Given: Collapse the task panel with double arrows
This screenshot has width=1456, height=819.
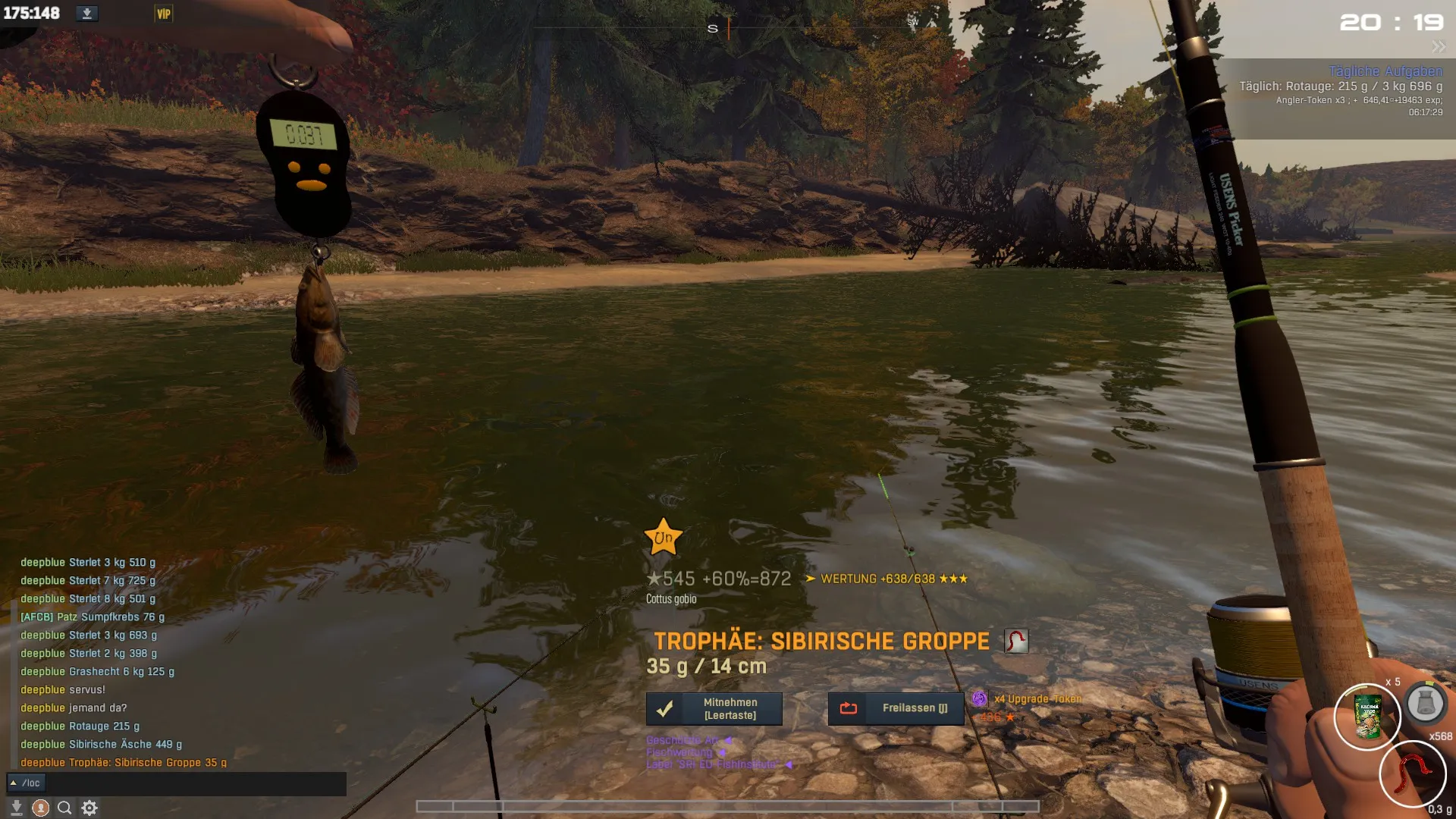Looking at the screenshot, I should [1438, 47].
